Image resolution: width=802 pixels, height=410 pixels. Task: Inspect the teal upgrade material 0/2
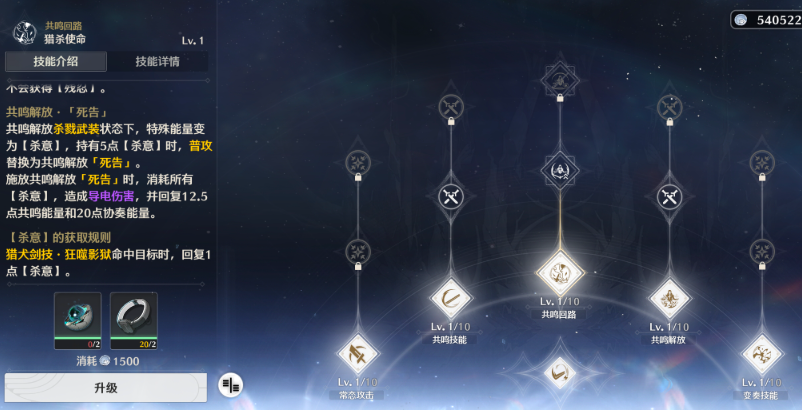coord(78,318)
